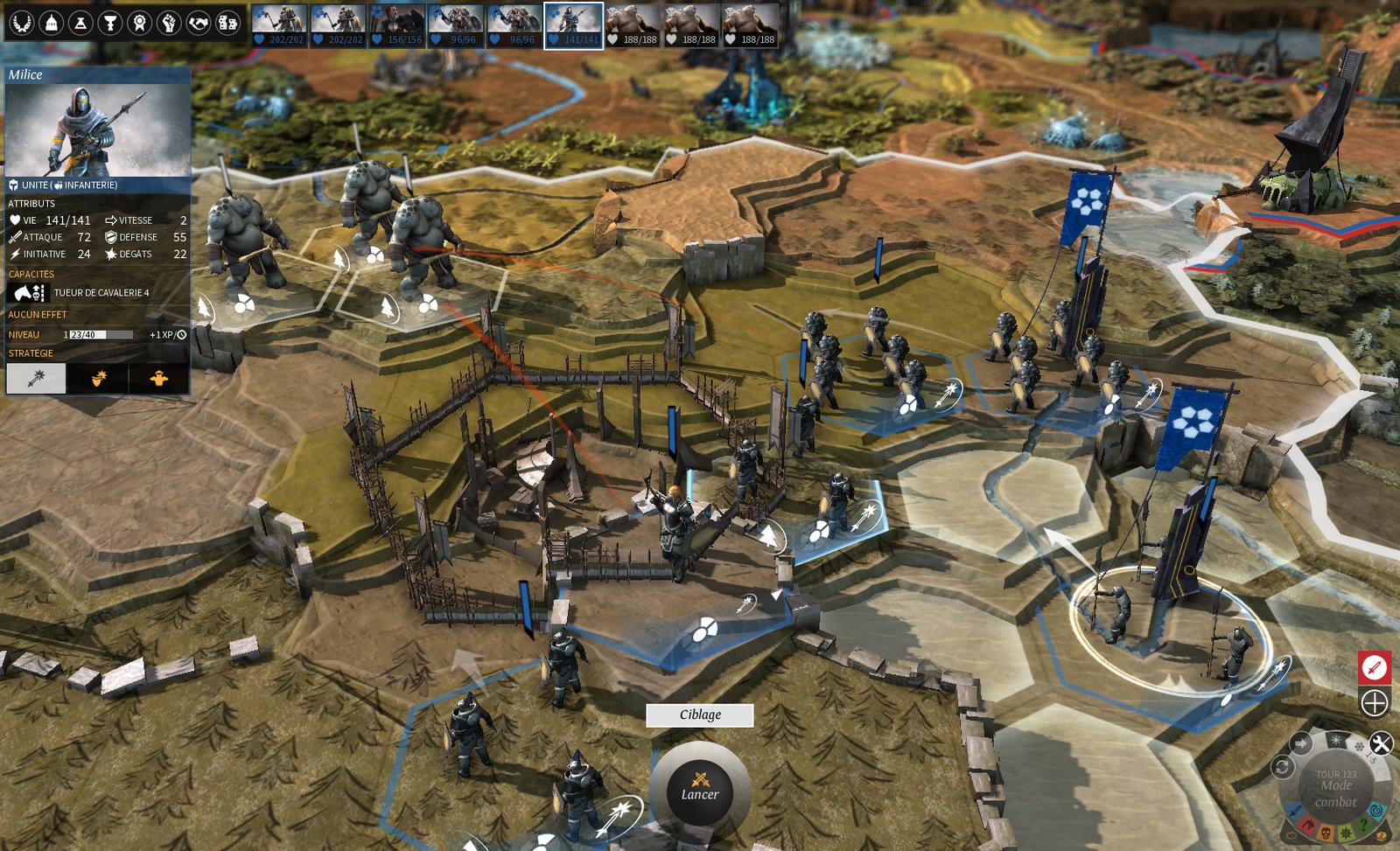Image resolution: width=1400 pixels, height=851 pixels.
Task: Select the hold position strategy
Action: click(x=157, y=379)
